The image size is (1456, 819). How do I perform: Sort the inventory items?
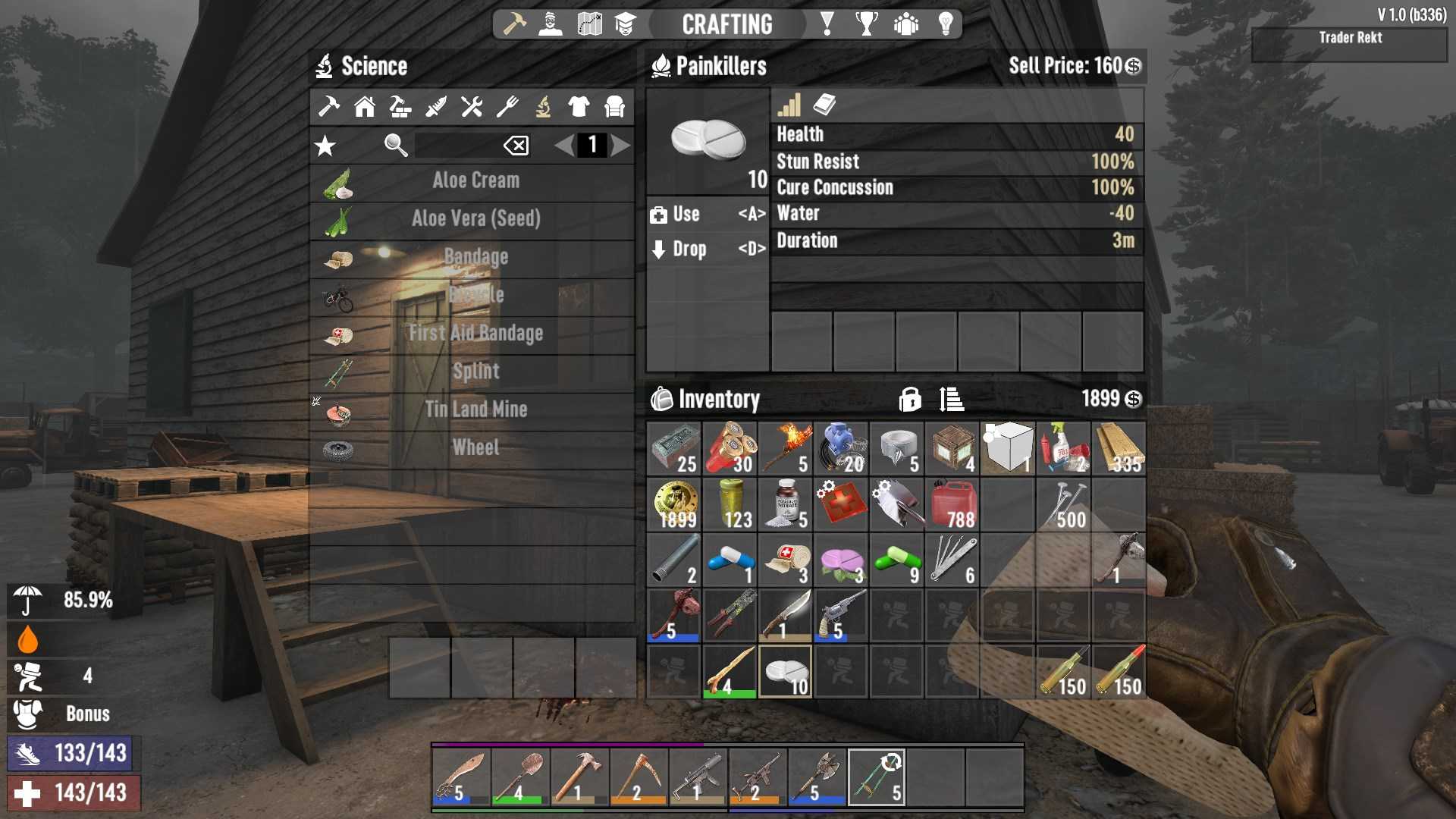pyautogui.click(x=951, y=399)
